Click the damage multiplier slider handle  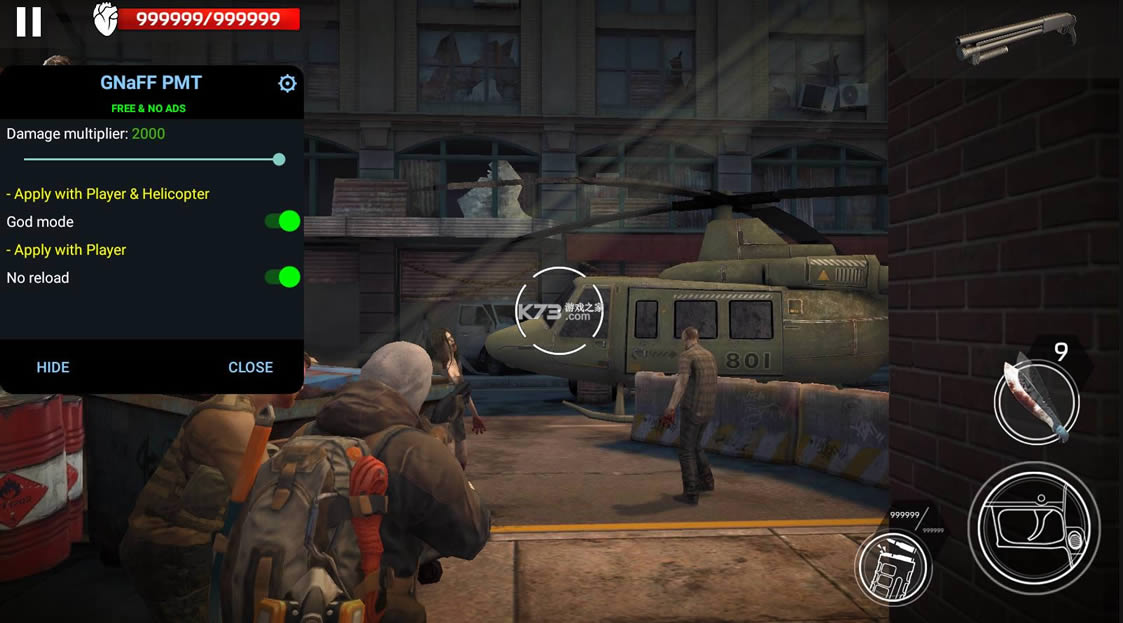pos(279,159)
